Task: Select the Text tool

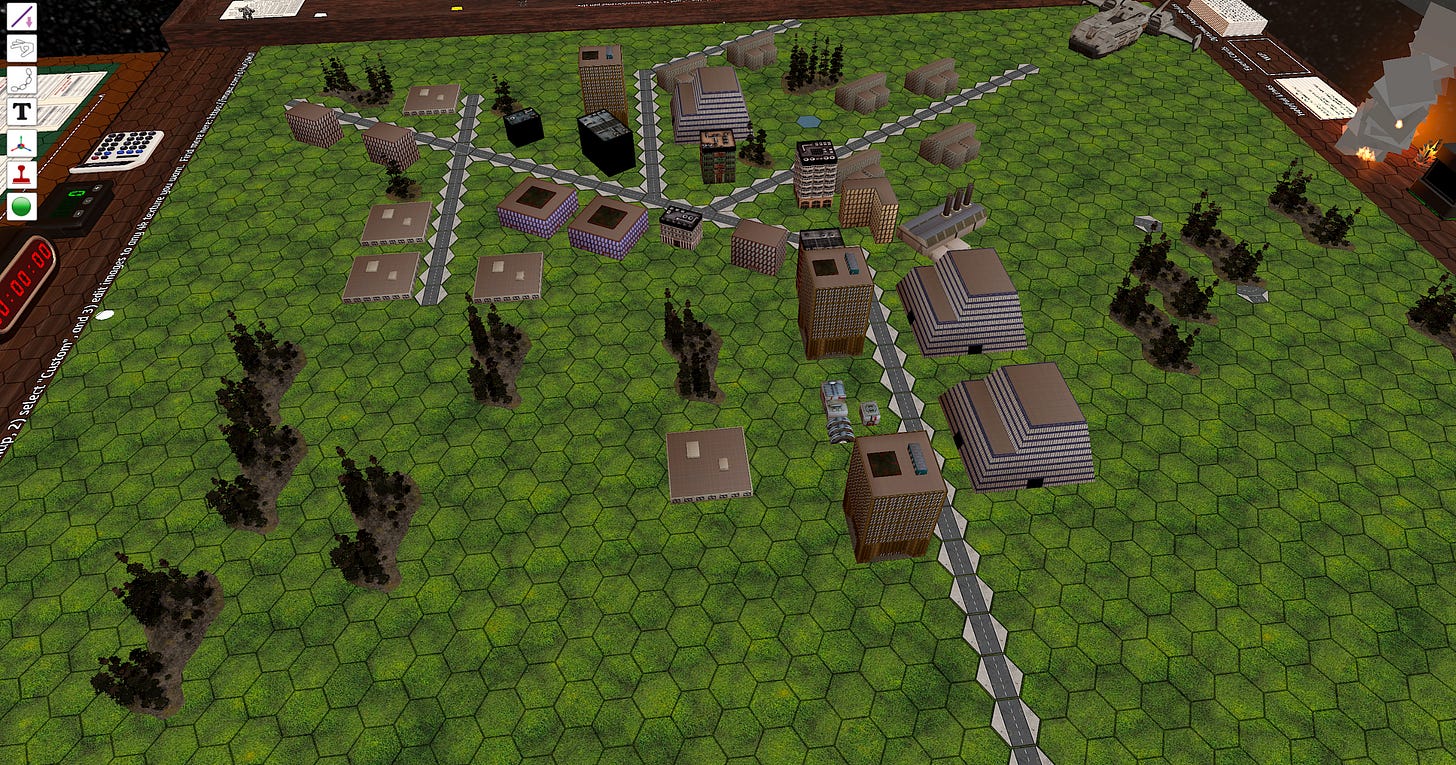Action: click(22, 110)
